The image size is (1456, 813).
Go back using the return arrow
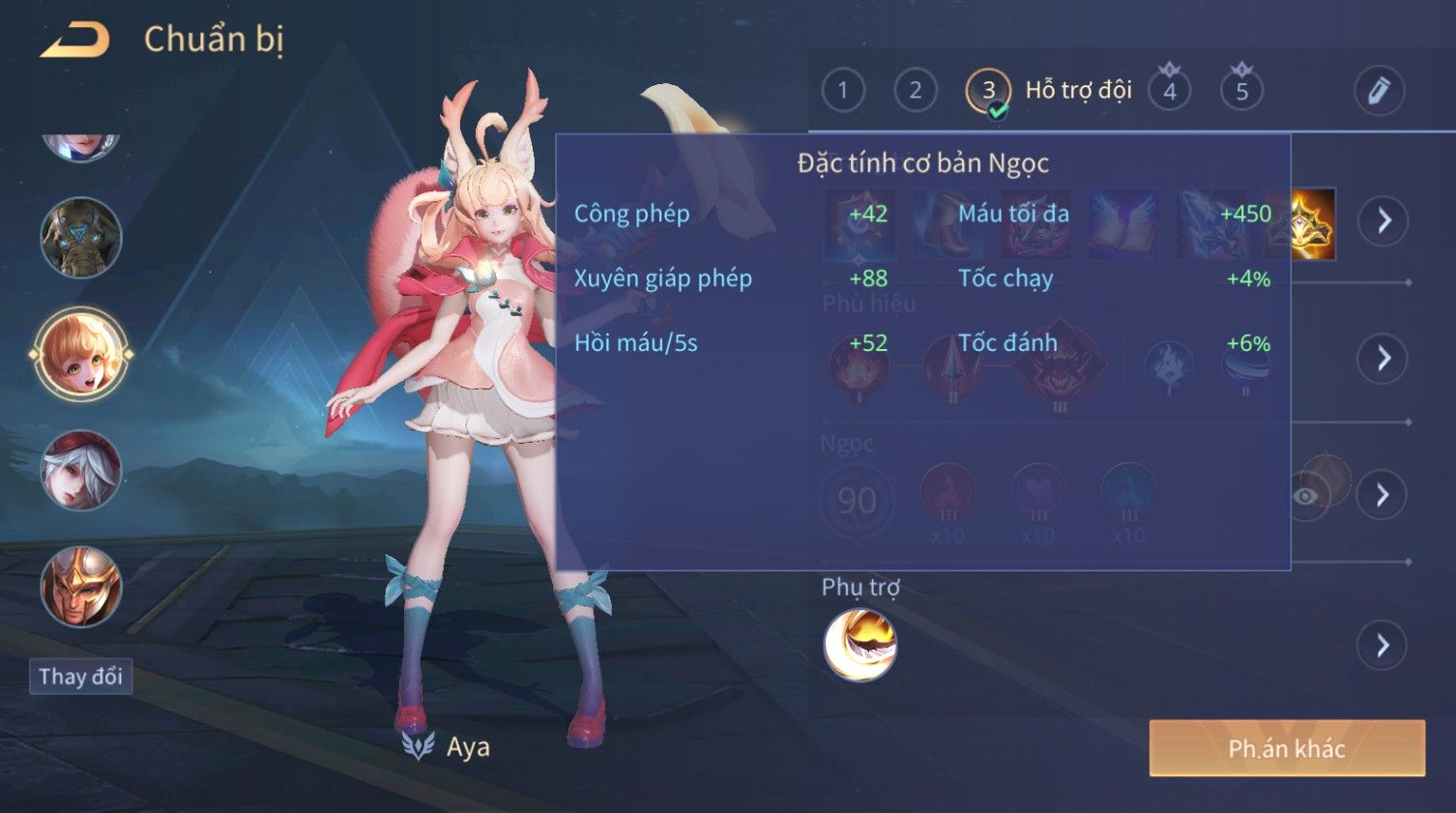coord(74,41)
